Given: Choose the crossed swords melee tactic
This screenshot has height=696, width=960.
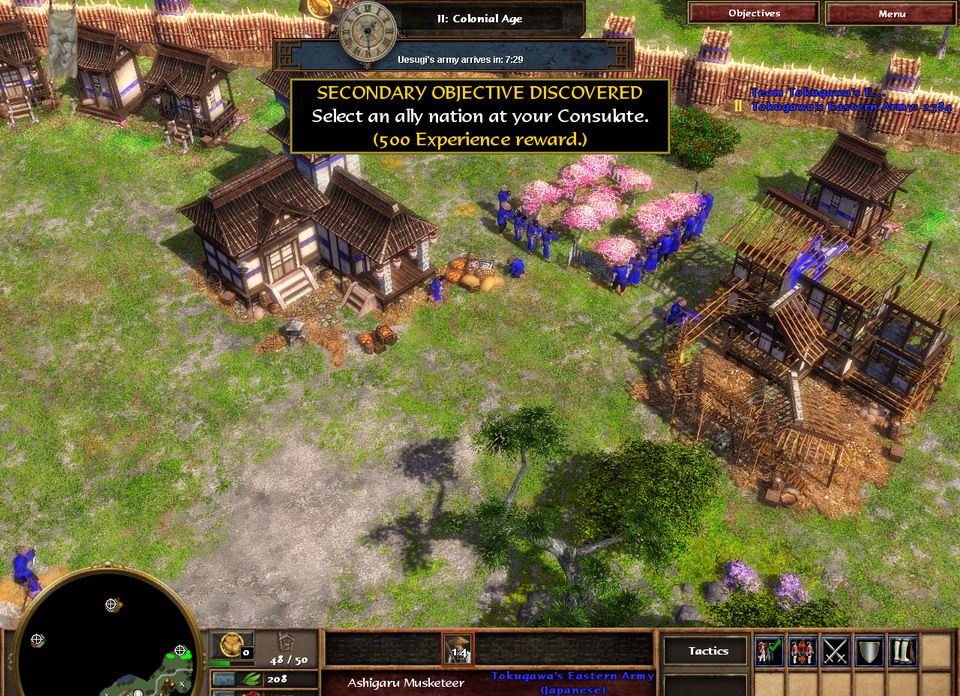Looking at the screenshot, I should 836,651.
